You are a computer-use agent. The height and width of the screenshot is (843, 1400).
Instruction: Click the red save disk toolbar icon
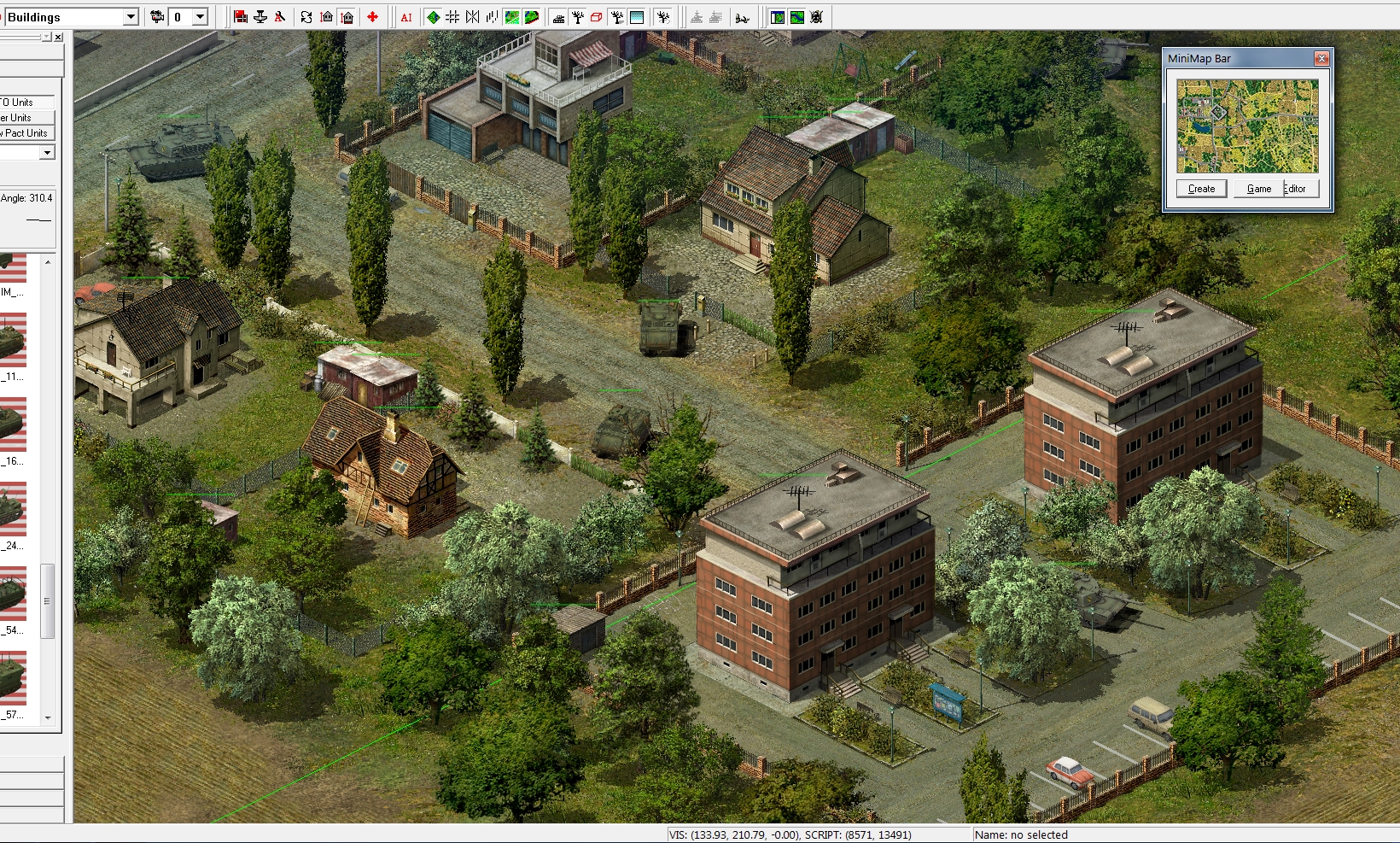pos(241,17)
